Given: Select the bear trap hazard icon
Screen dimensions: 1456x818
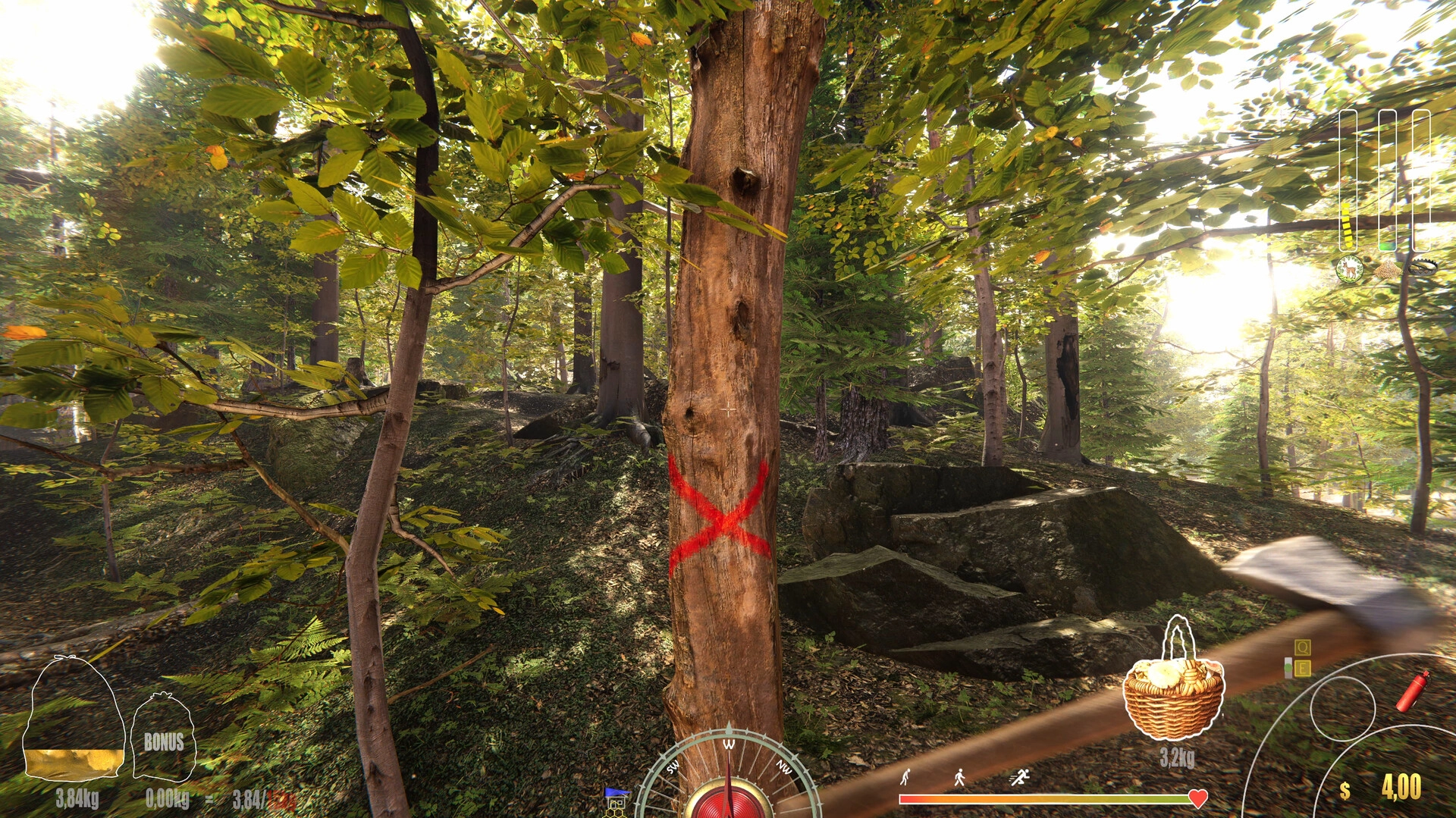Looking at the screenshot, I should click(x=1423, y=268).
